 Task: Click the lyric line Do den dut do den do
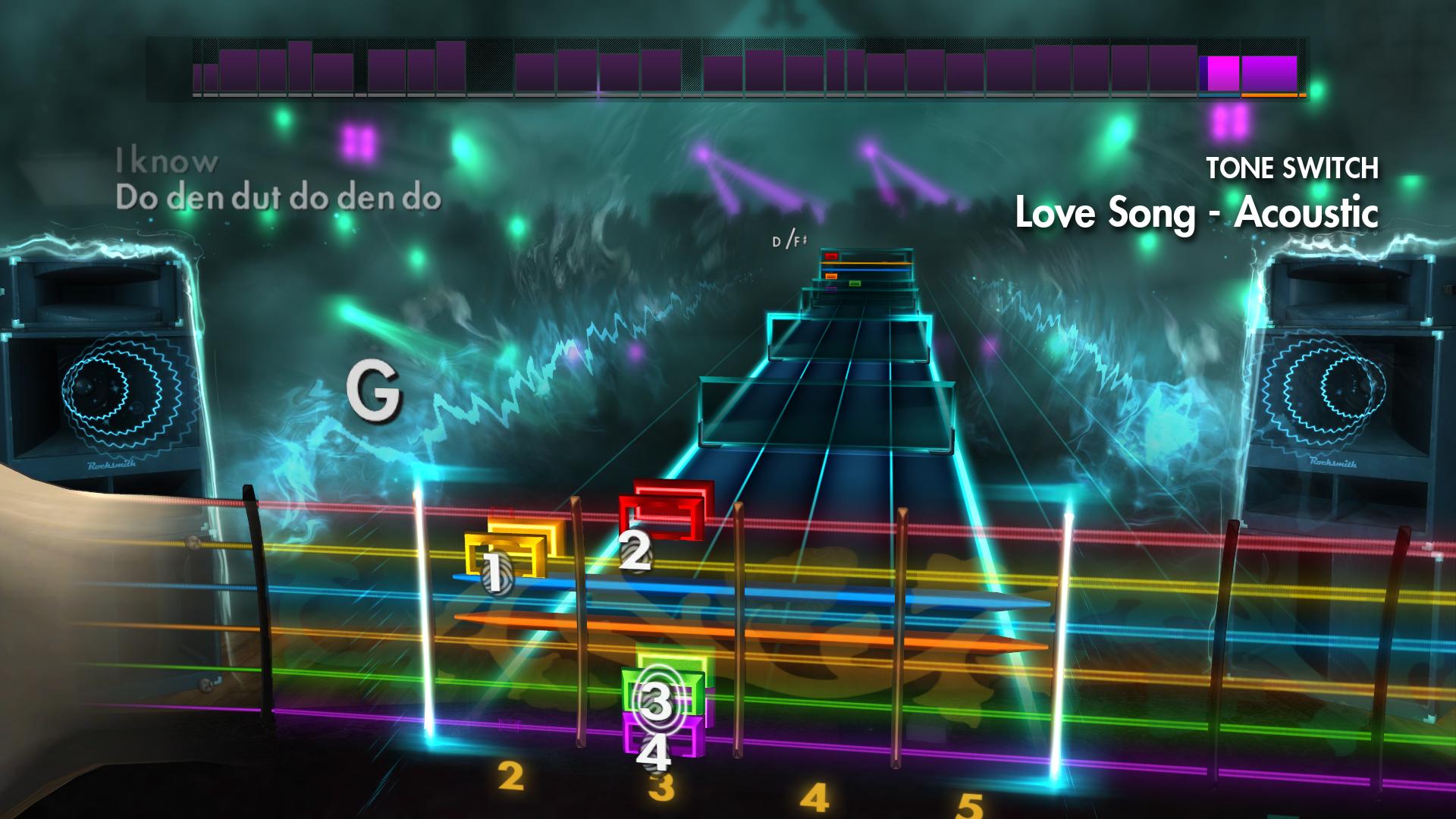pyautogui.click(x=279, y=199)
